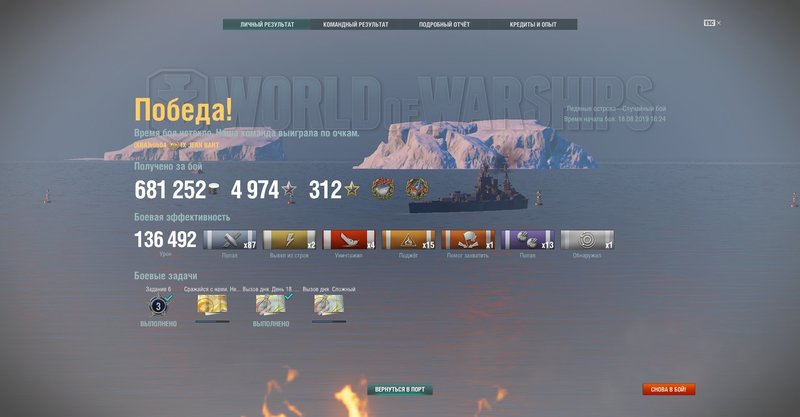
Task: Open the Командный результат tab
Action: 355,24
